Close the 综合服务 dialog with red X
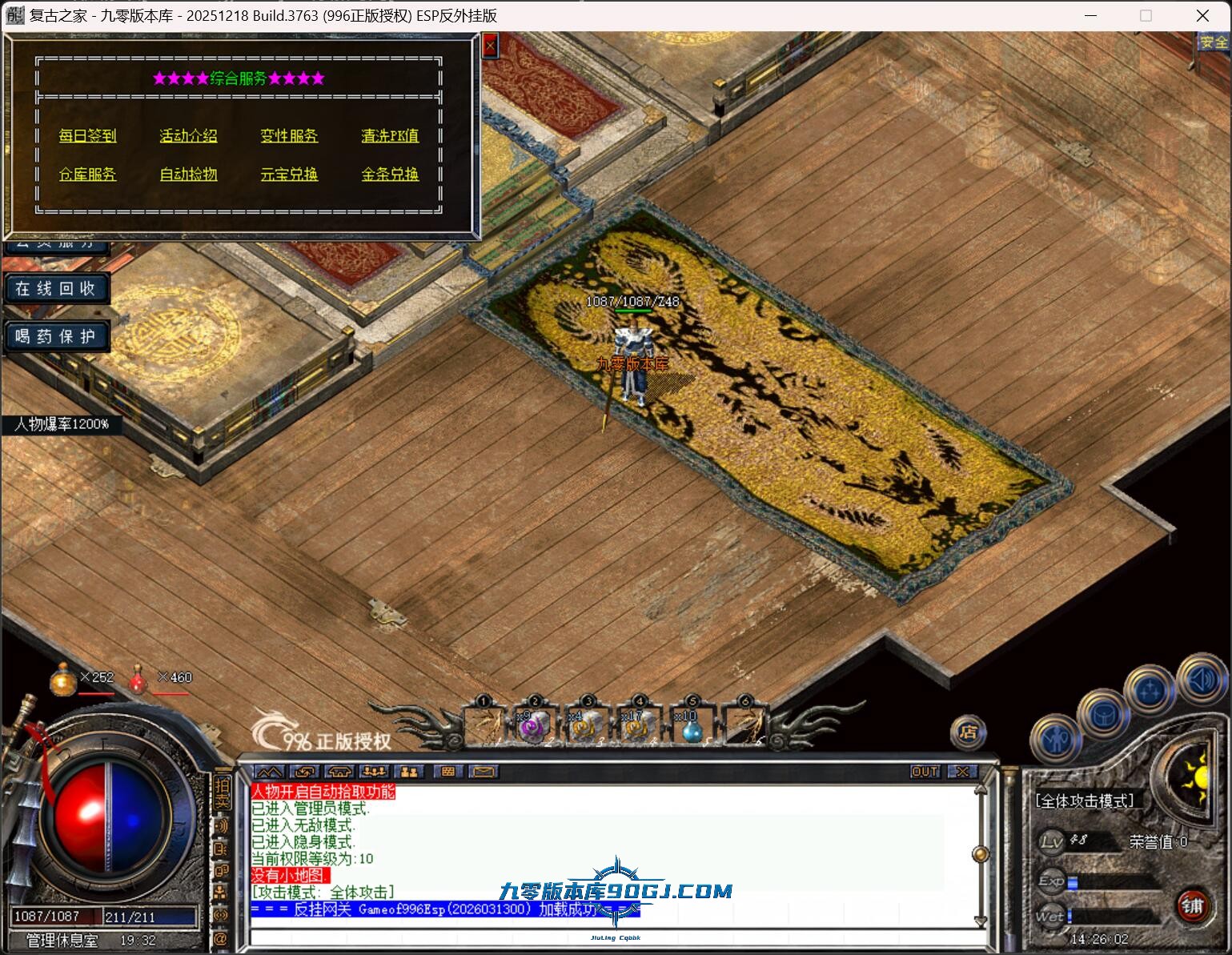Image resolution: width=1232 pixels, height=955 pixels. 490,46
